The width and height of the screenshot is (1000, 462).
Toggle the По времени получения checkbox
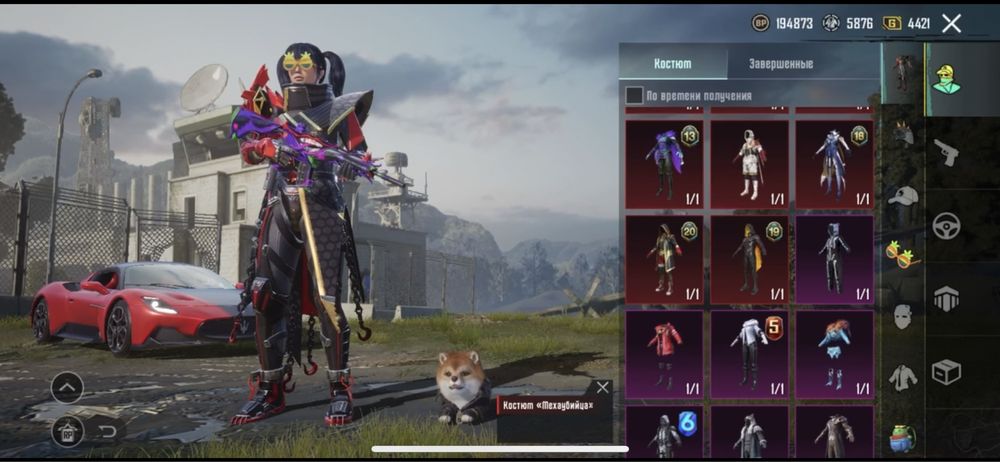tap(634, 95)
